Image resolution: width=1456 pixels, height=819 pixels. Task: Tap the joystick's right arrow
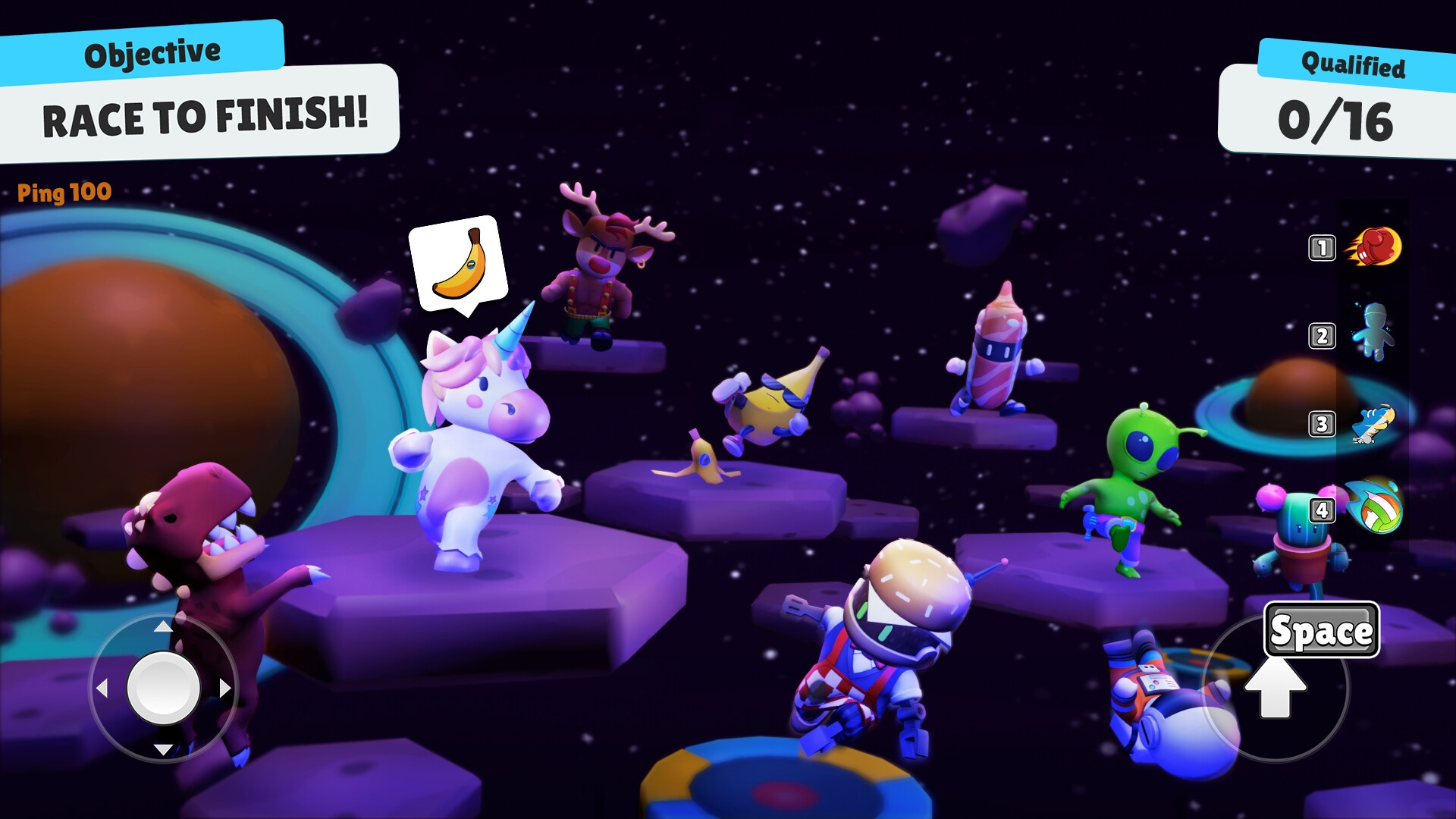pyautogui.click(x=224, y=688)
